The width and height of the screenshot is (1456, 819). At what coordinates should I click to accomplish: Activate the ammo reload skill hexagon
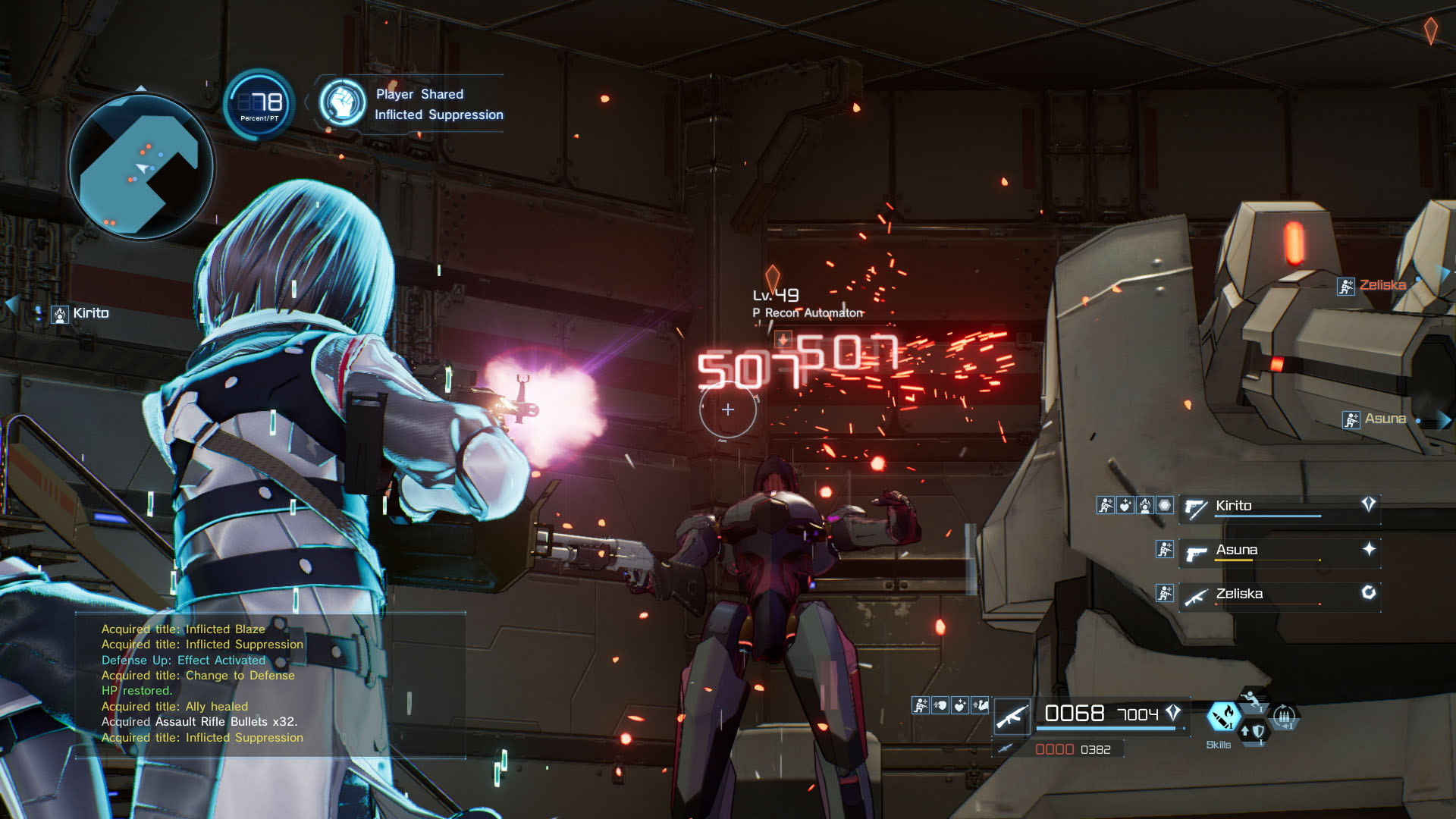coord(1284,716)
